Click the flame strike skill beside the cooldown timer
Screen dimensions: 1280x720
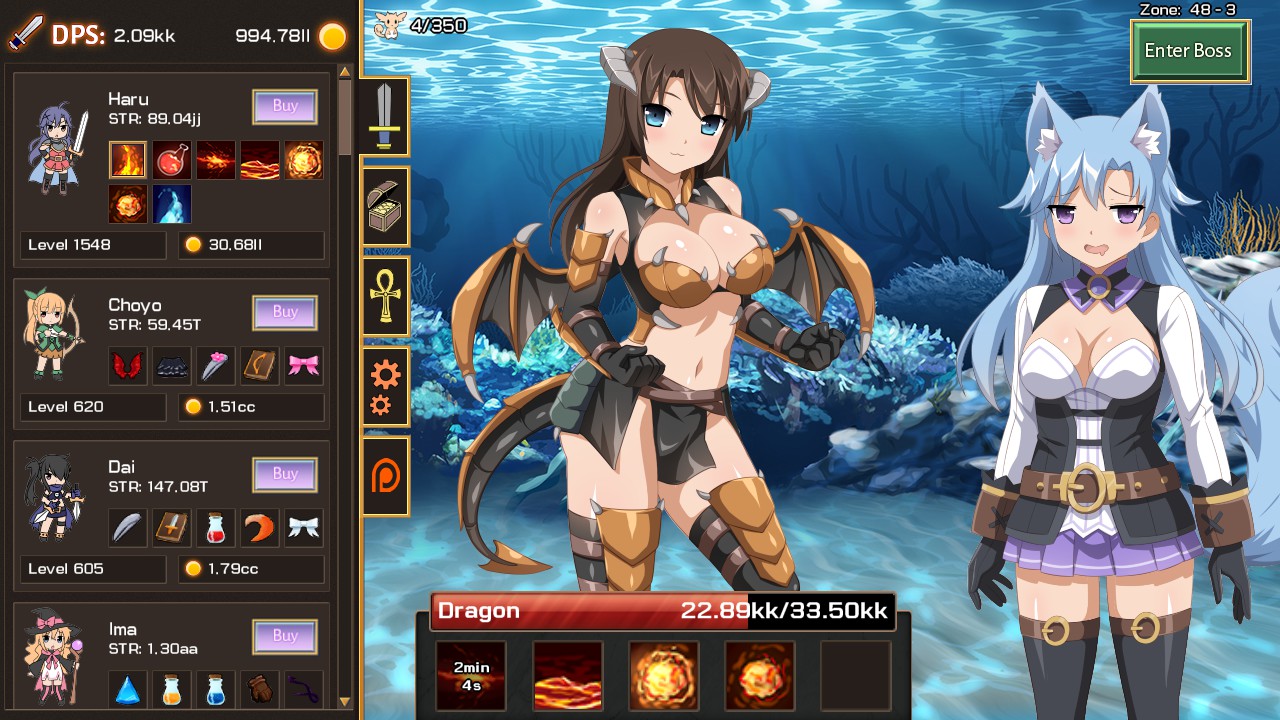(x=568, y=674)
